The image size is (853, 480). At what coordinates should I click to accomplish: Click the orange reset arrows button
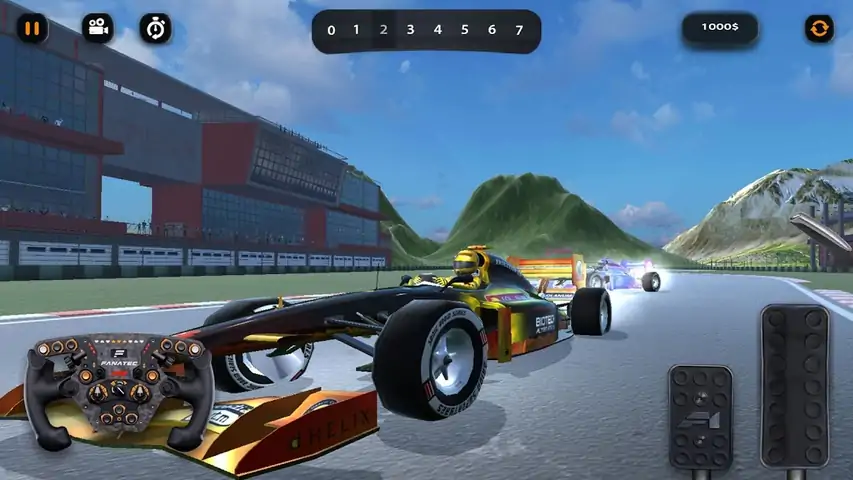tap(819, 28)
